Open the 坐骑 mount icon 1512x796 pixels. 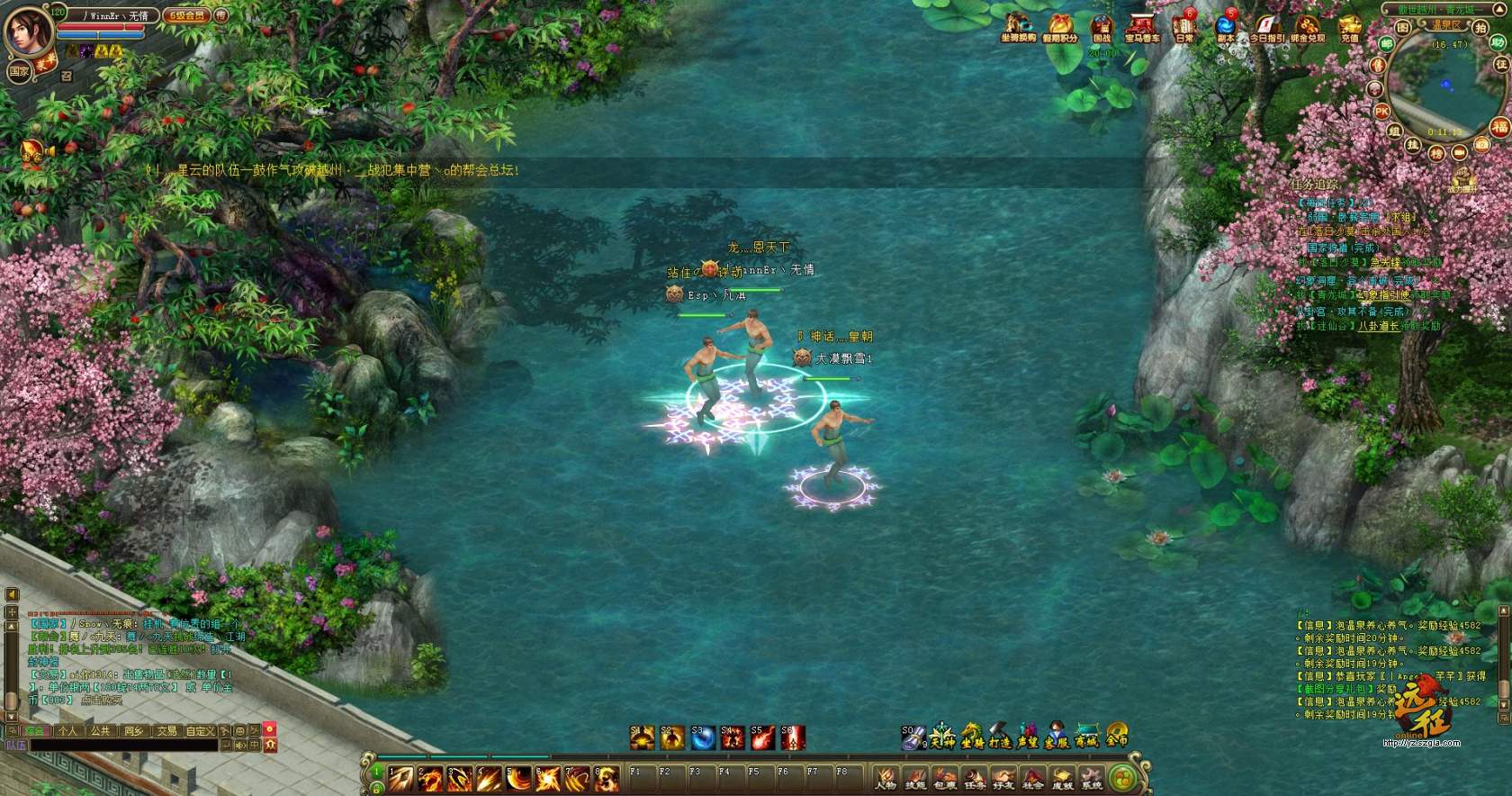click(971, 737)
